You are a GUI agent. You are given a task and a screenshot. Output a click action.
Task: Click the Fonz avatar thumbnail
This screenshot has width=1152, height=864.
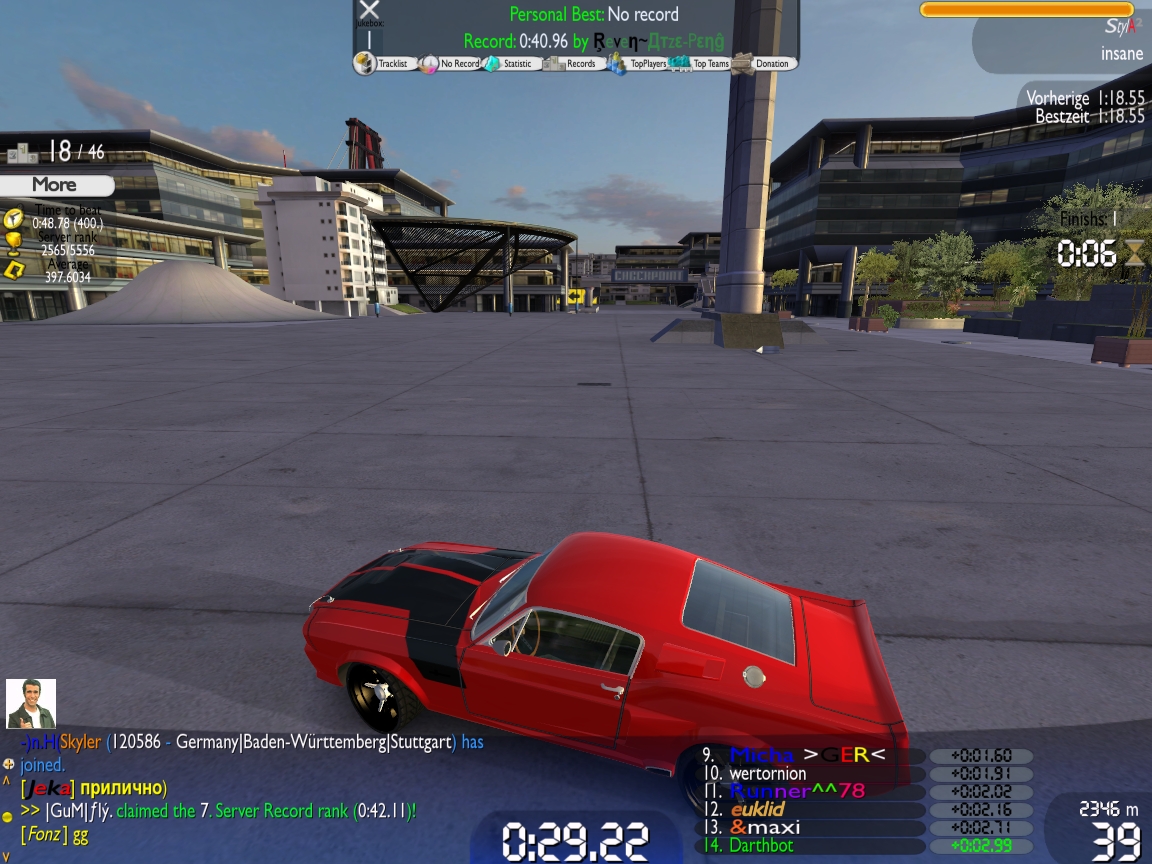(31, 704)
